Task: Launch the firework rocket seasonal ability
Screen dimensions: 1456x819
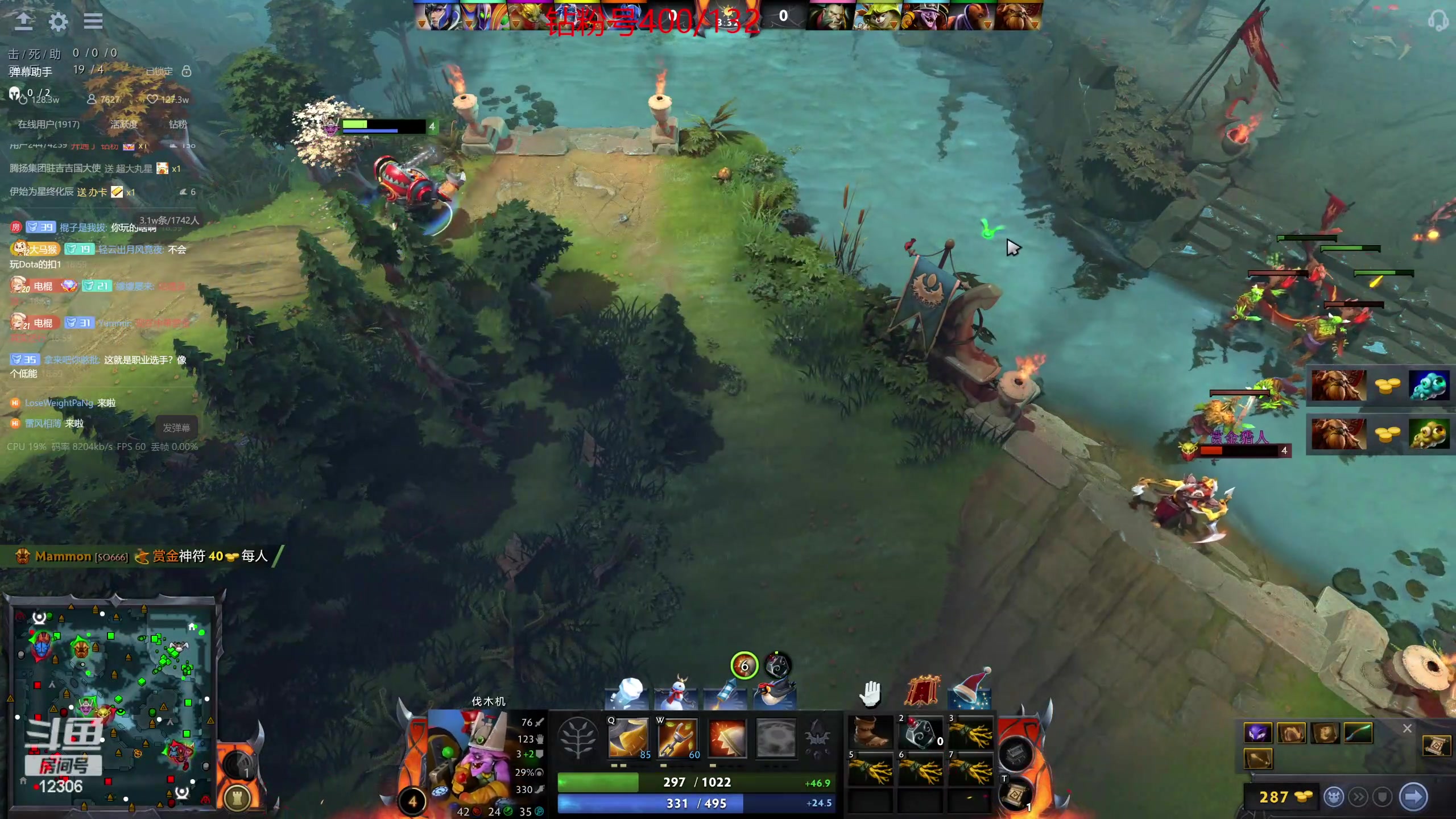Action: tap(726, 693)
